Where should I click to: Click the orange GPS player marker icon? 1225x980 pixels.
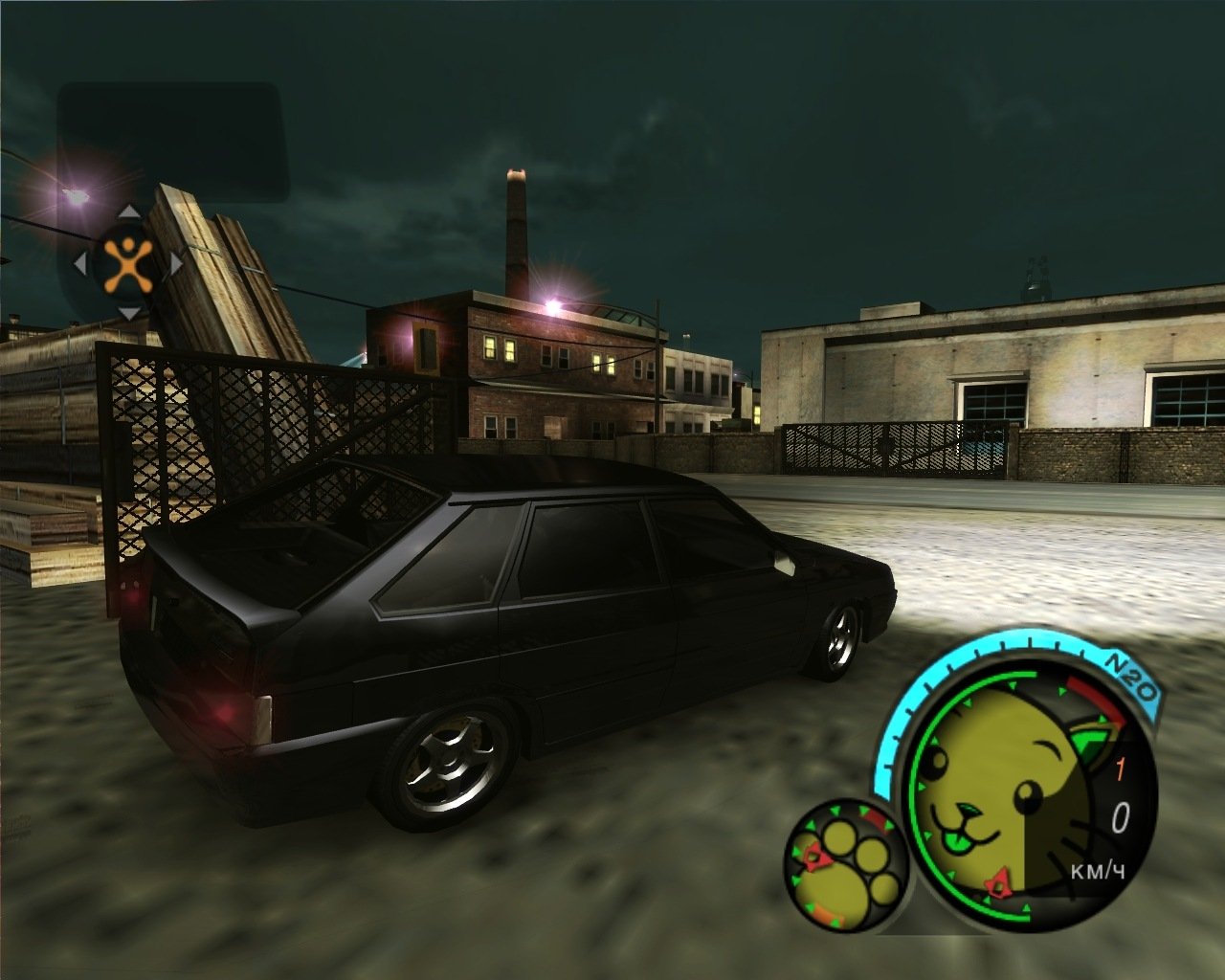pos(127,265)
